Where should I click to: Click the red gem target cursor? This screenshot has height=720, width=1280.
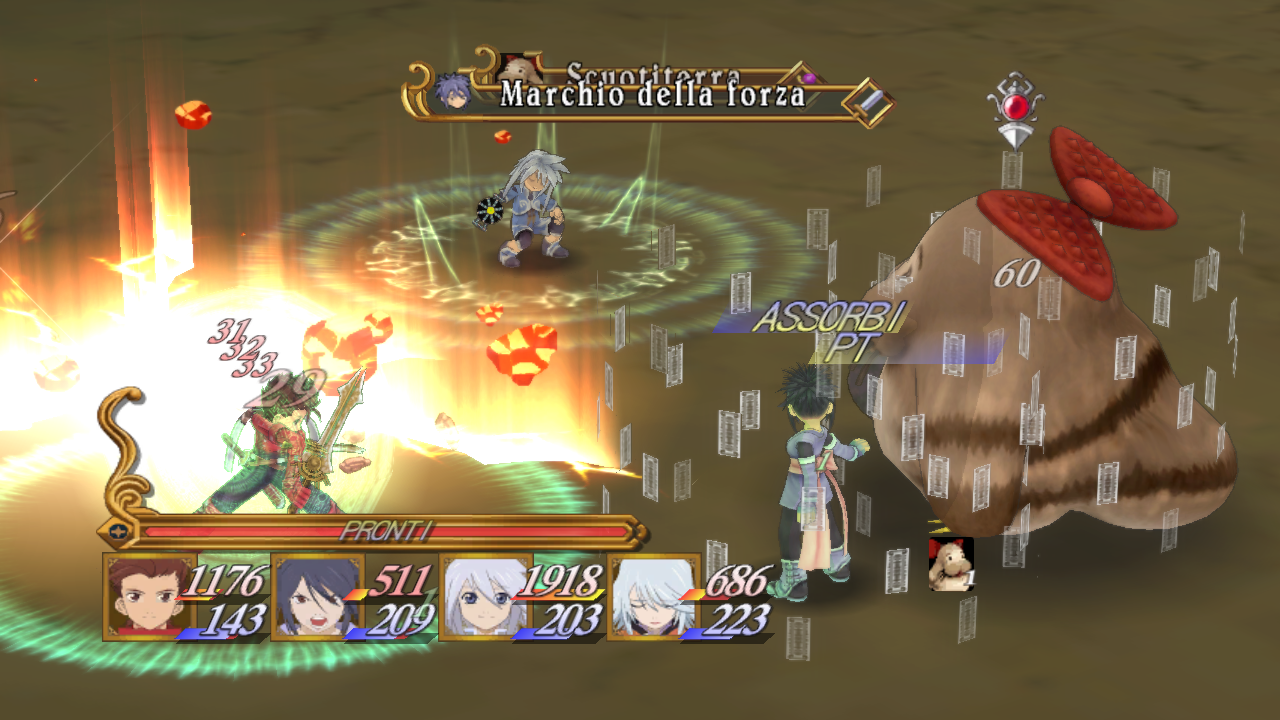[x=1015, y=109]
